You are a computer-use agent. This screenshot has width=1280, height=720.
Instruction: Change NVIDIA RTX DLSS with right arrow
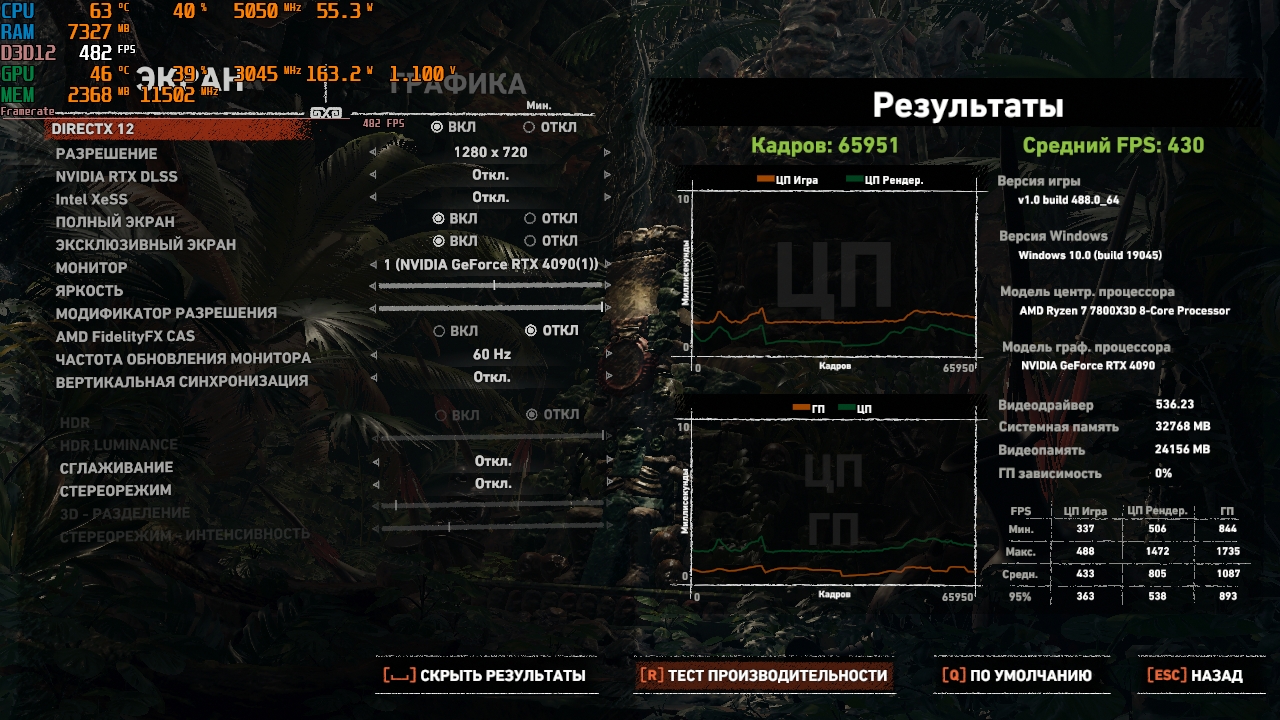(x=607, y=176)
